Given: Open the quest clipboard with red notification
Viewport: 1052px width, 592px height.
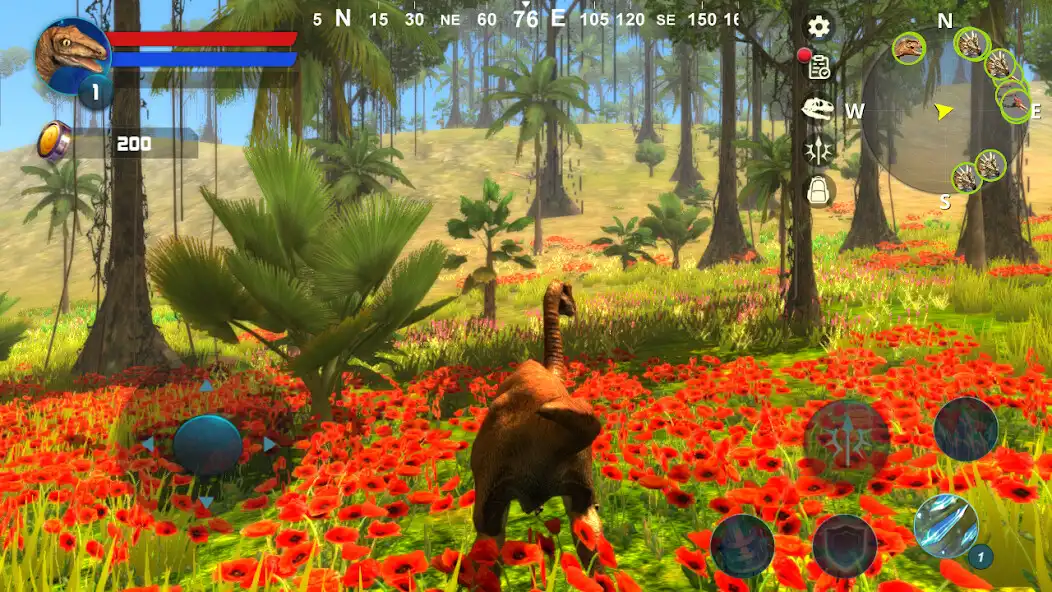Looking at the screenshot, I should pos(819,66).
